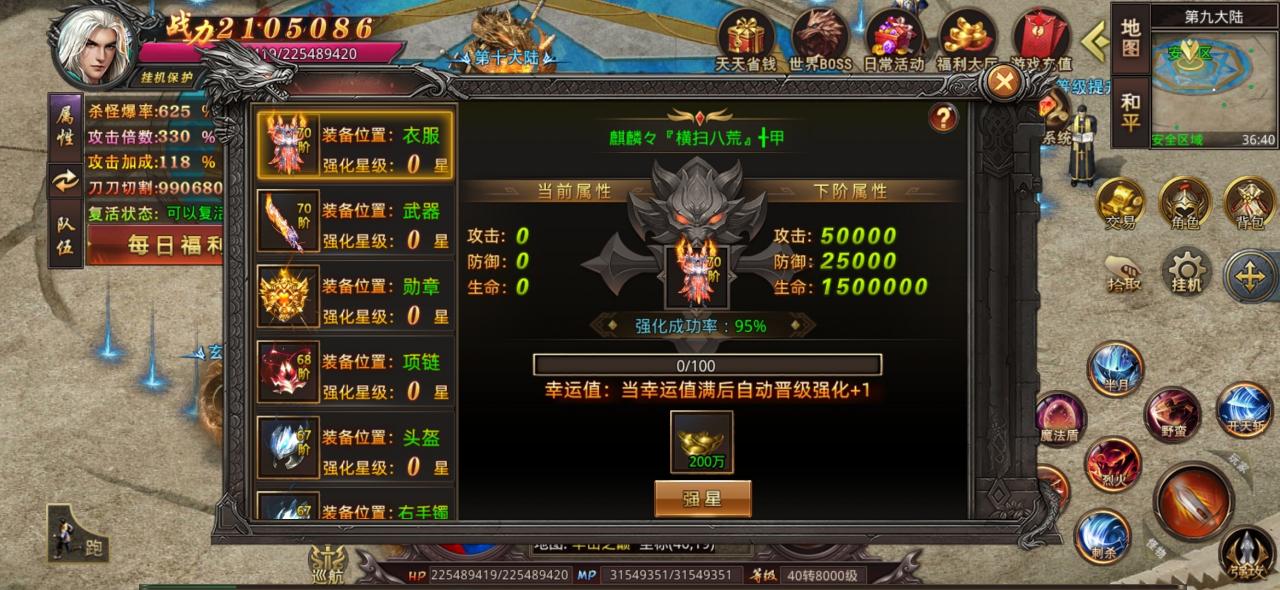Image resolution: width=1280 pixels, height=590 pixels.
Task: Toggle 挂机 auto-battle gear icon
Action: (1186, 272)
